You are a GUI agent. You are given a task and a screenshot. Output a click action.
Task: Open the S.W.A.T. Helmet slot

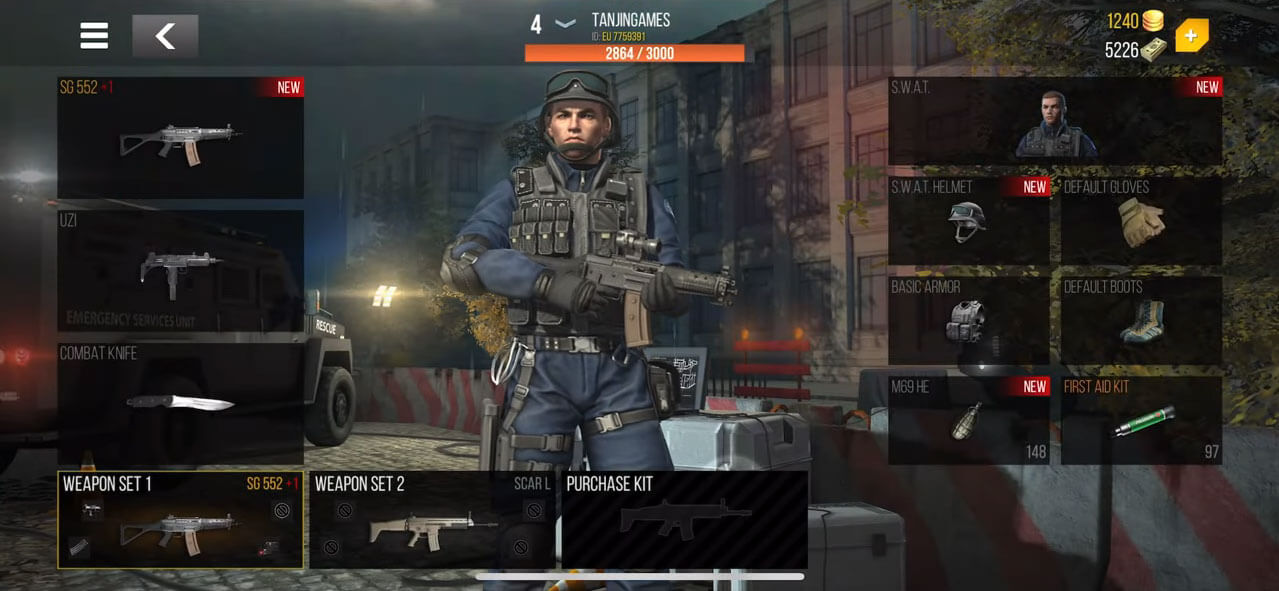968,220
